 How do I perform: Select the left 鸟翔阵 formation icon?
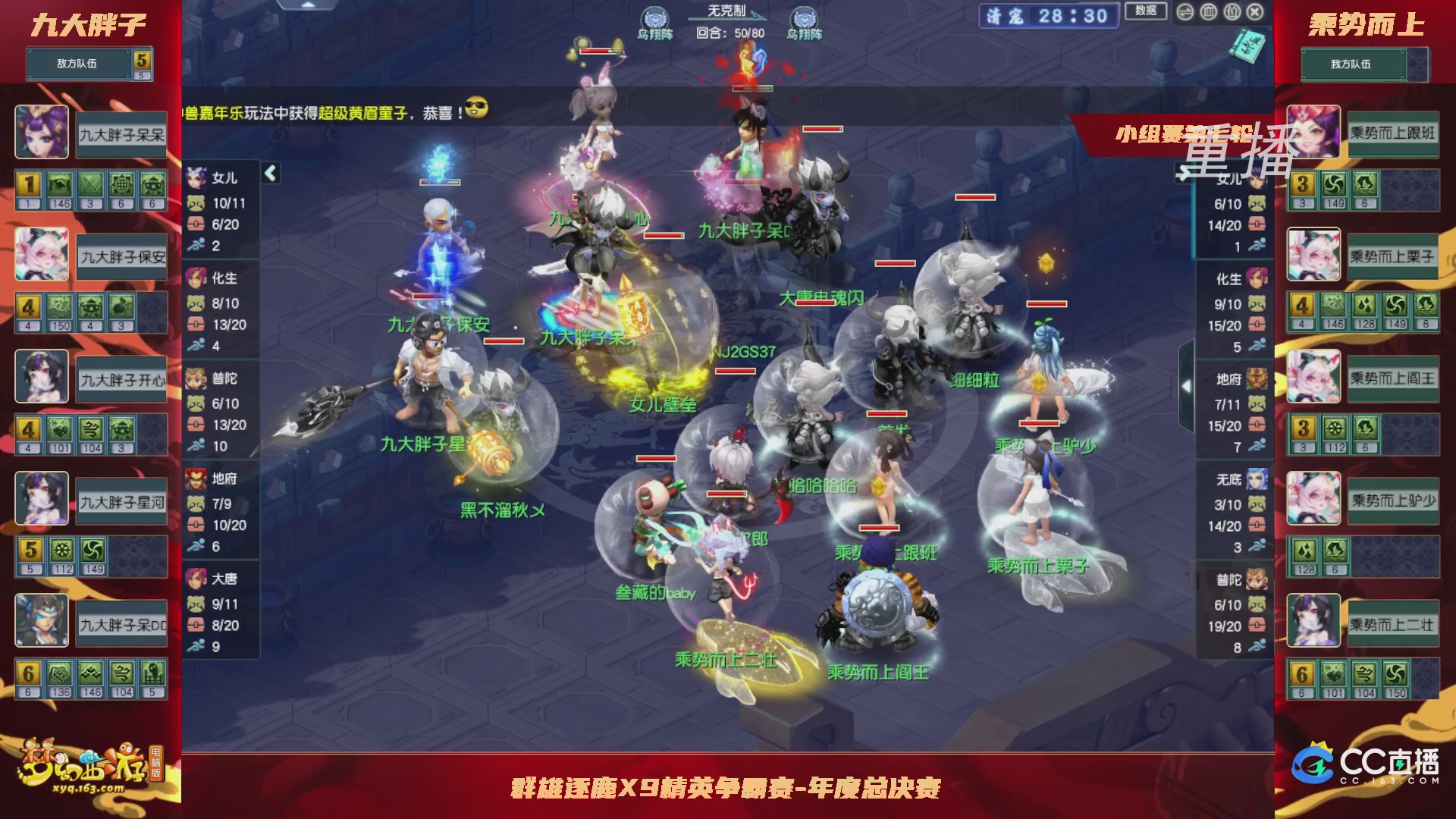click(654, 15)
